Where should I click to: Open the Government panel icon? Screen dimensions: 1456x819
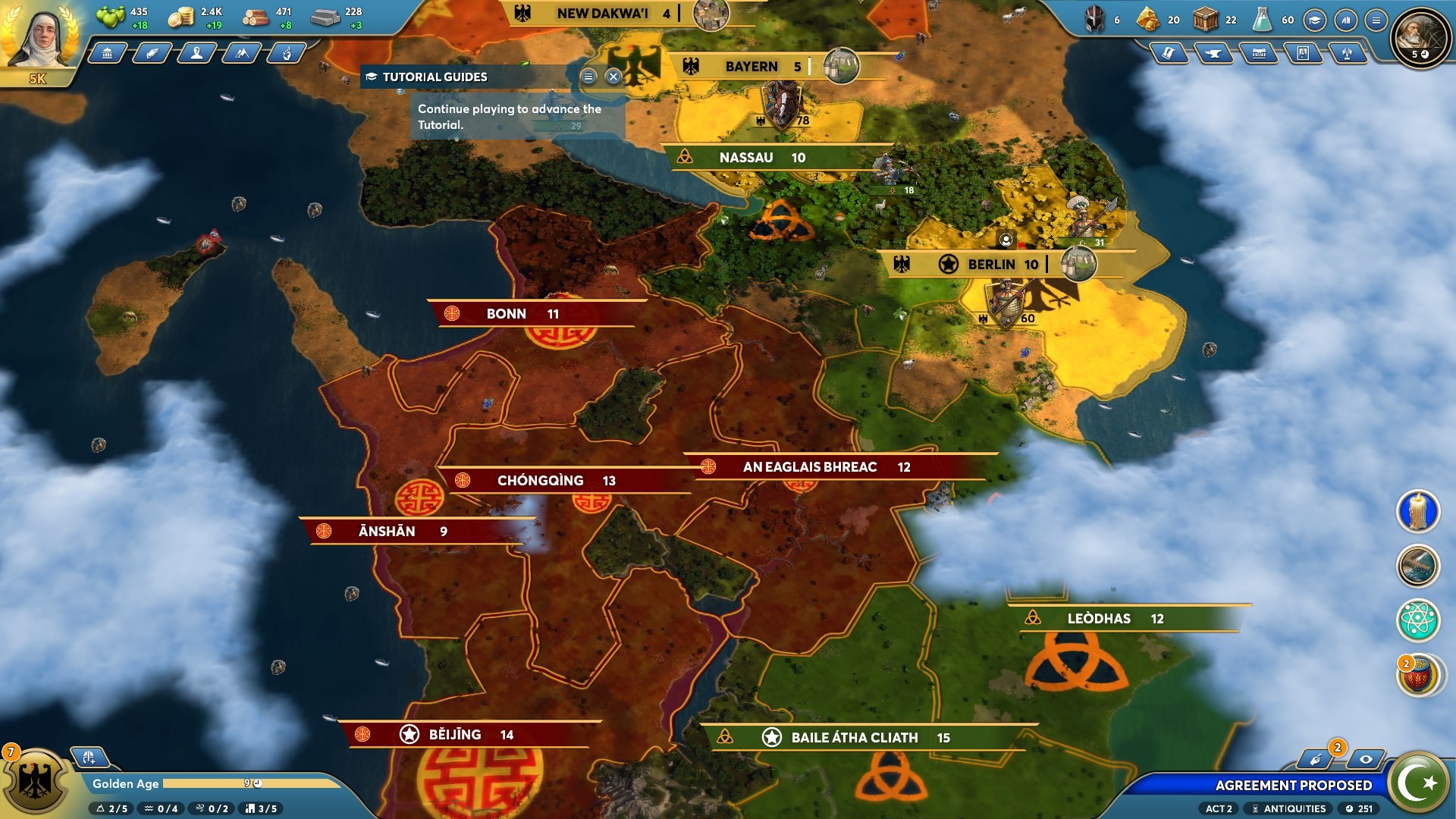106,54
